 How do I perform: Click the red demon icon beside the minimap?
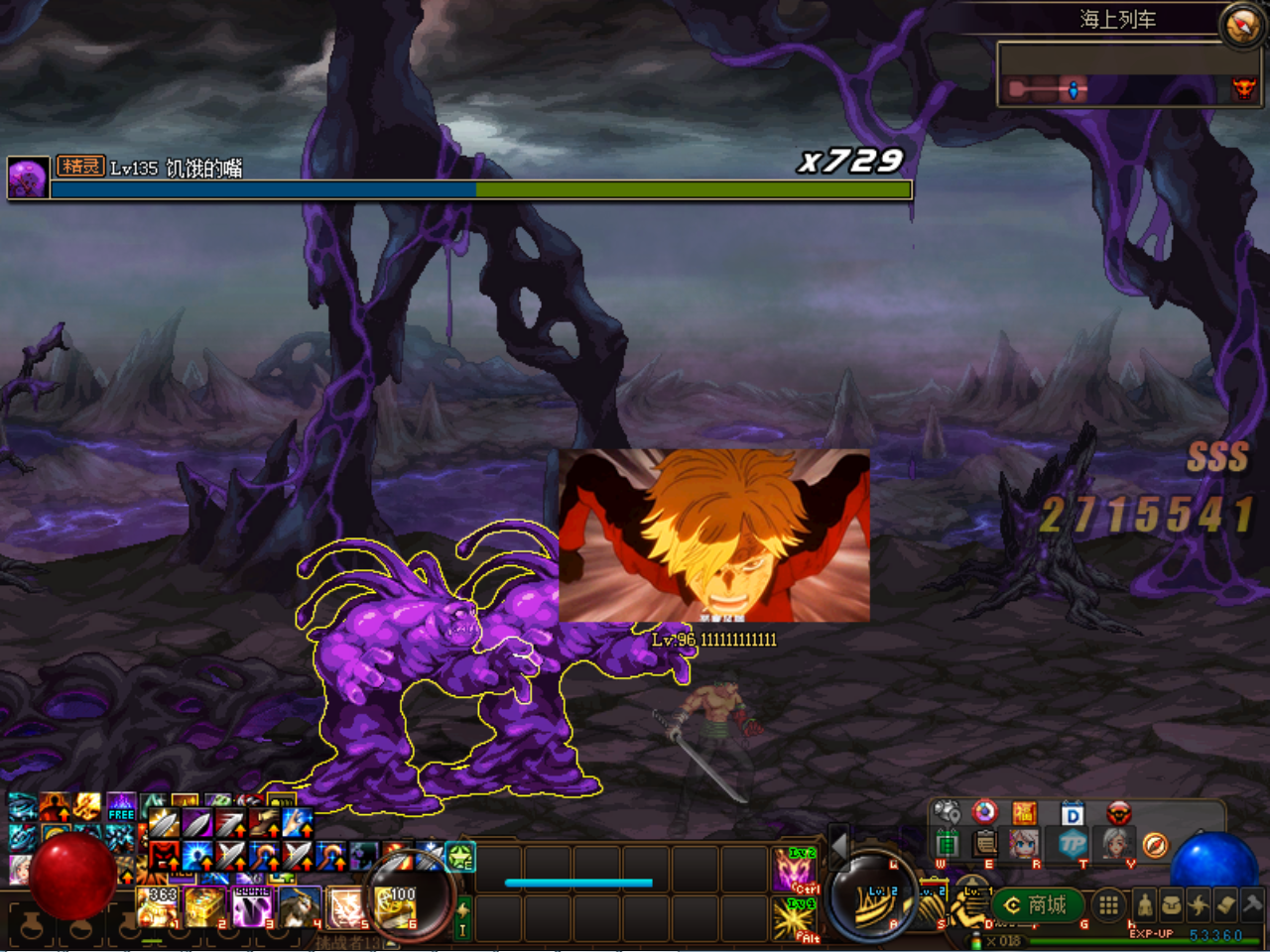[x=1244, y=90]
